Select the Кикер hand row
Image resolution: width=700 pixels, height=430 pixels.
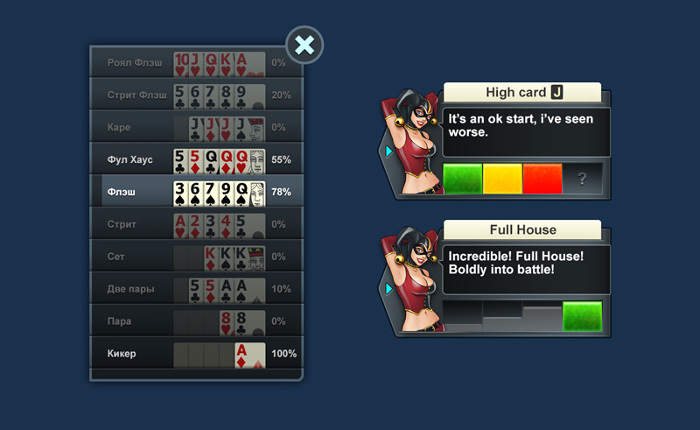point(195,353)
